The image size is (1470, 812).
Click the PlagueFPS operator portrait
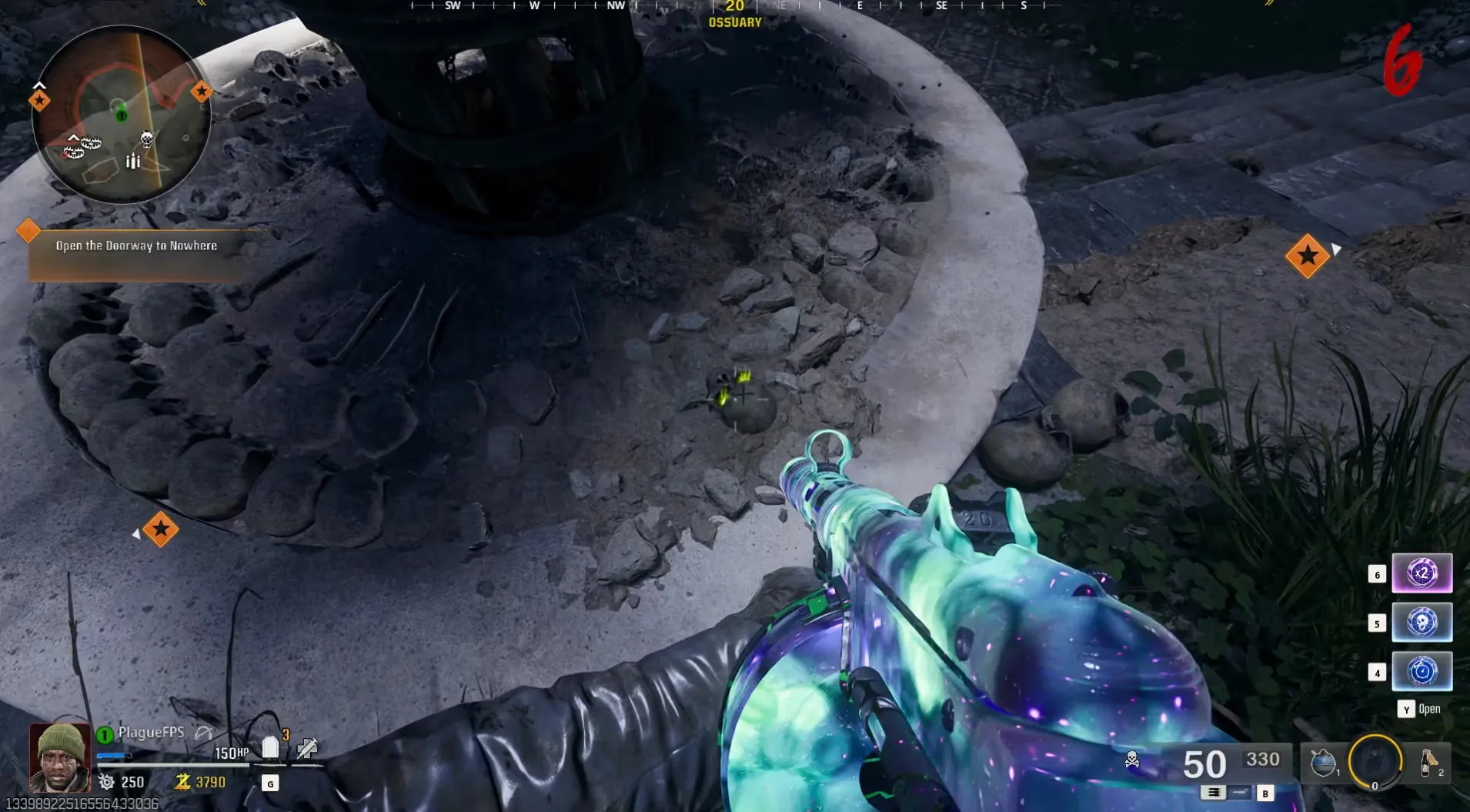(59, 757)
